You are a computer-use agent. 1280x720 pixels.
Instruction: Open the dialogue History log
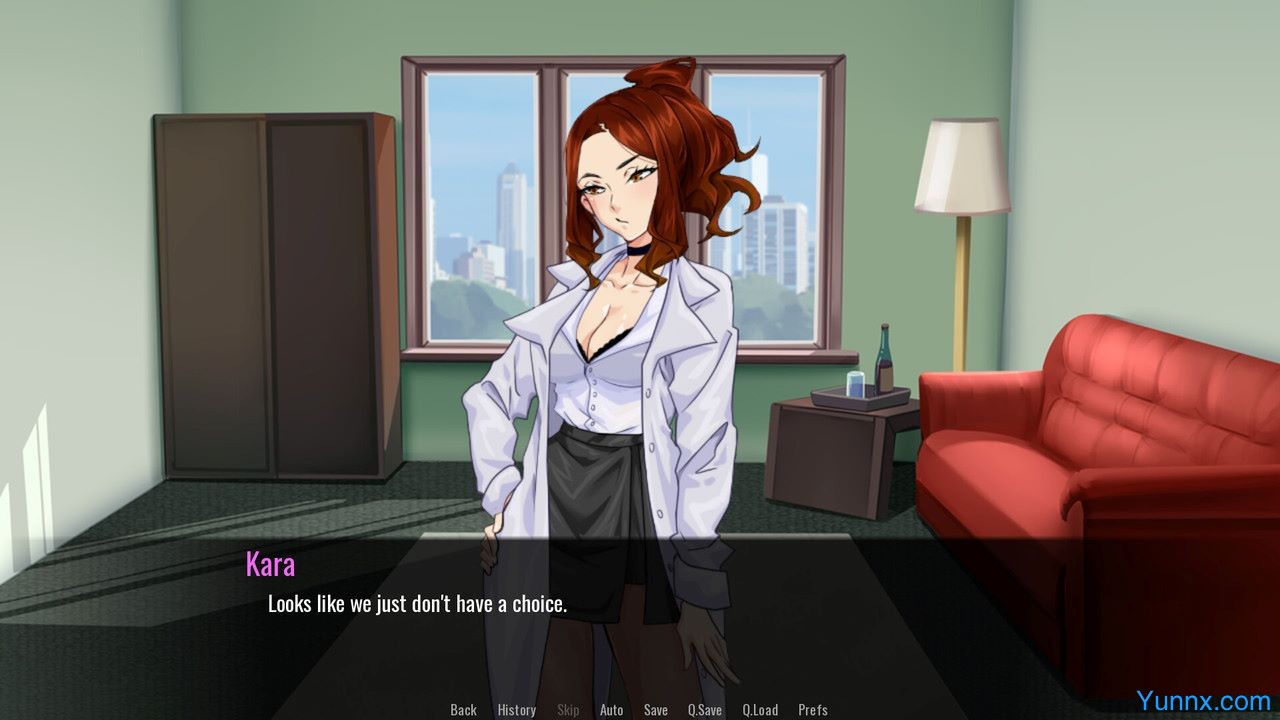516,710
